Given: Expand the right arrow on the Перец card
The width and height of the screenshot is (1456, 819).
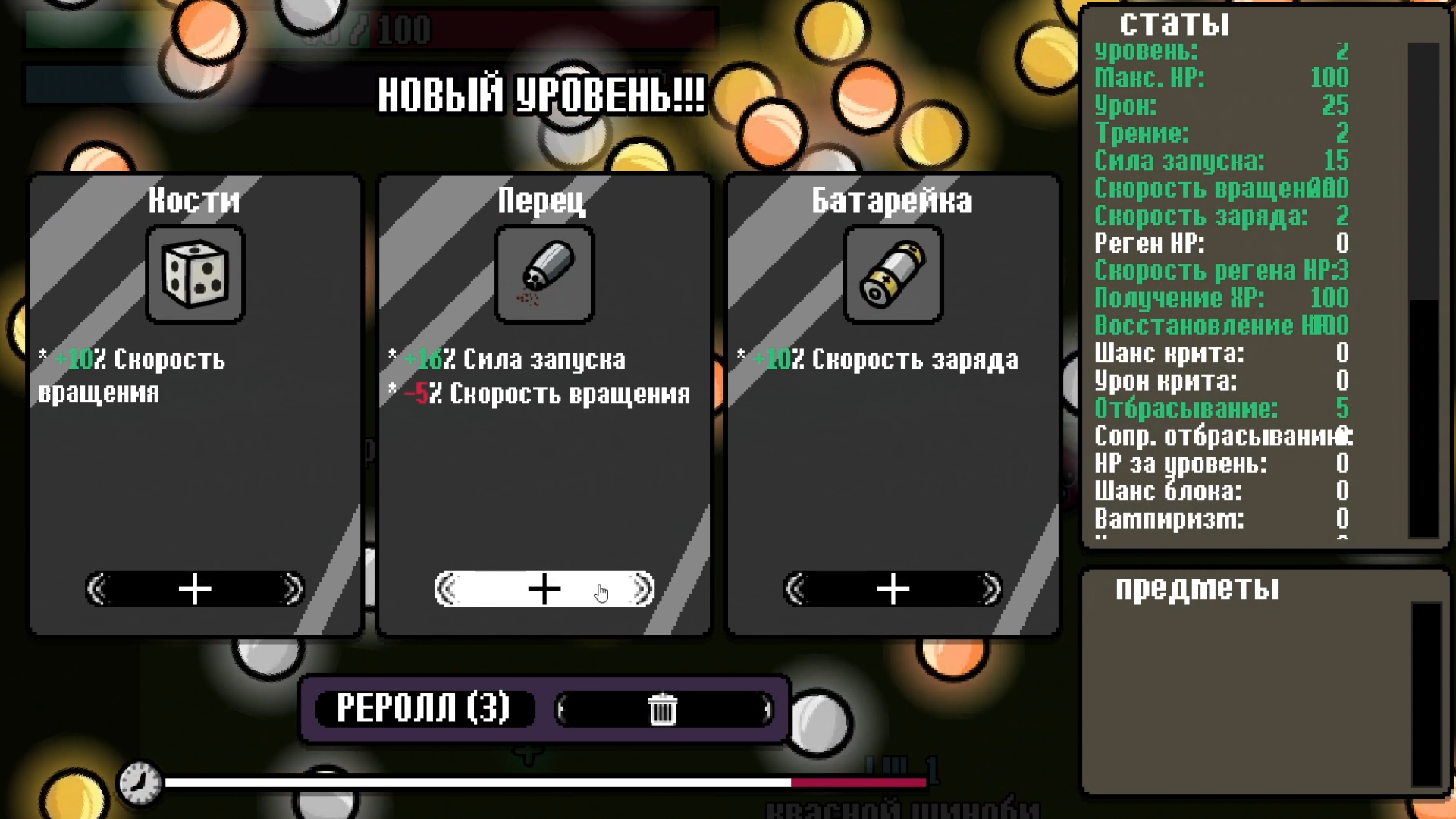Looking at the screenshot, I should [x=641, y=588].
